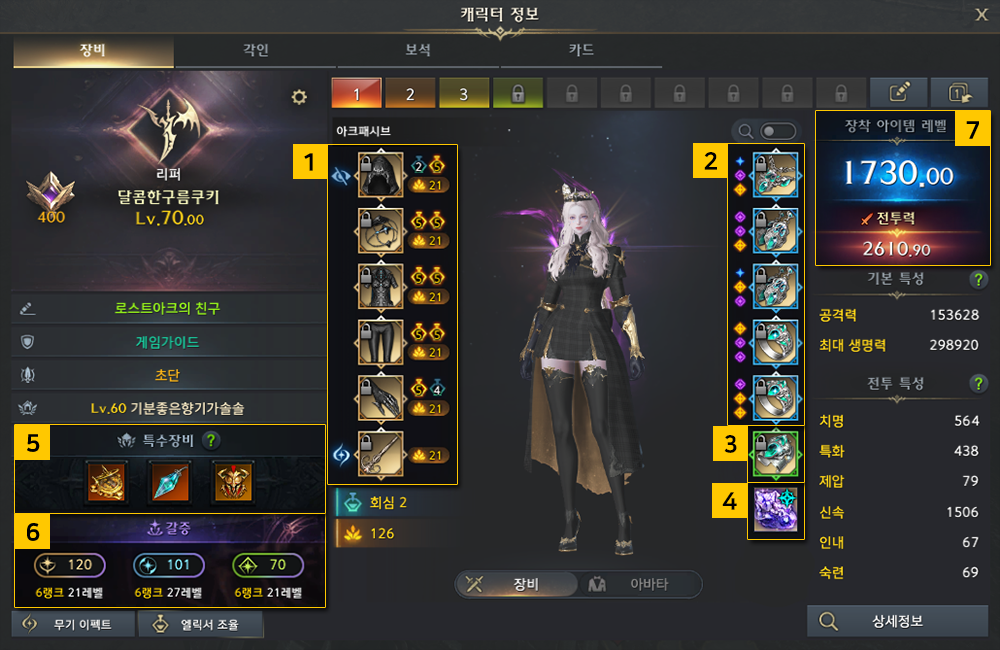Select the hooded helmet equipment slot
Viewport: 1000px width, 650px height.
coord(380,174)
